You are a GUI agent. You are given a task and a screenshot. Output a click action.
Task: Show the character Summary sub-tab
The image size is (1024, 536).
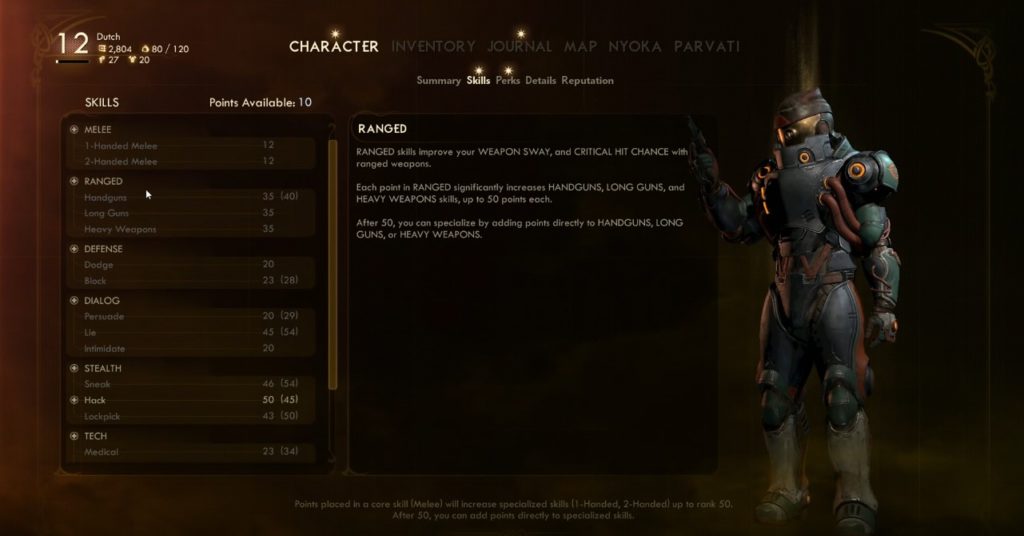(x=438, y=80)
